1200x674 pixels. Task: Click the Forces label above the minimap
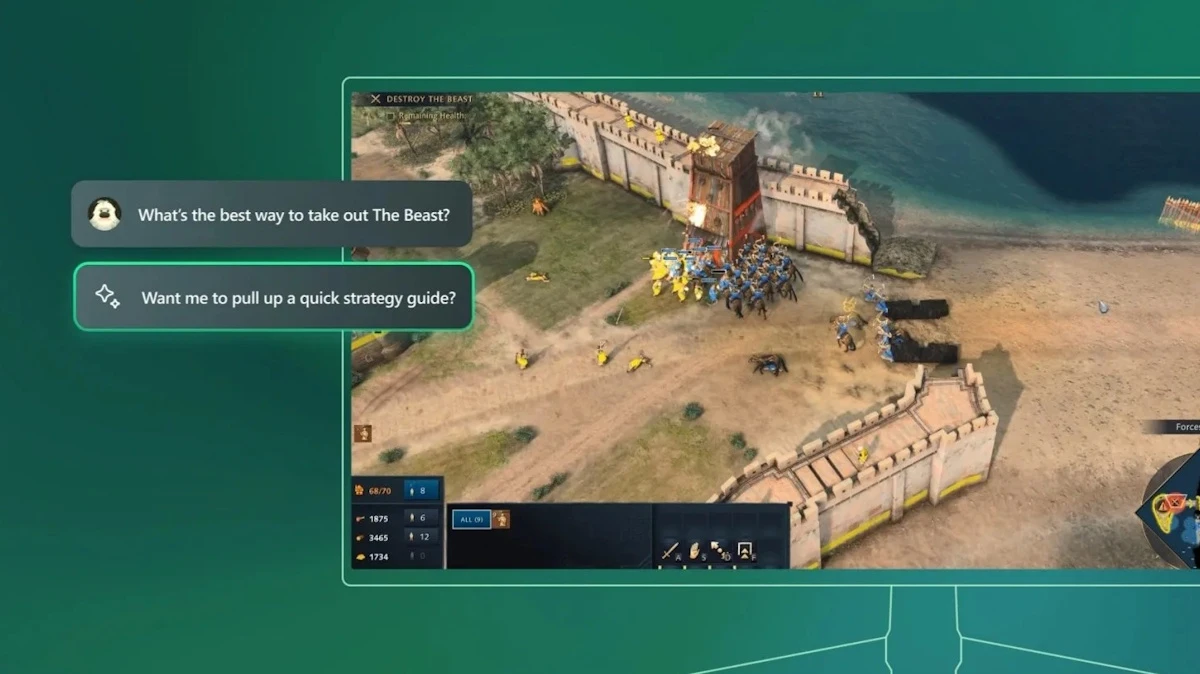1186,427
